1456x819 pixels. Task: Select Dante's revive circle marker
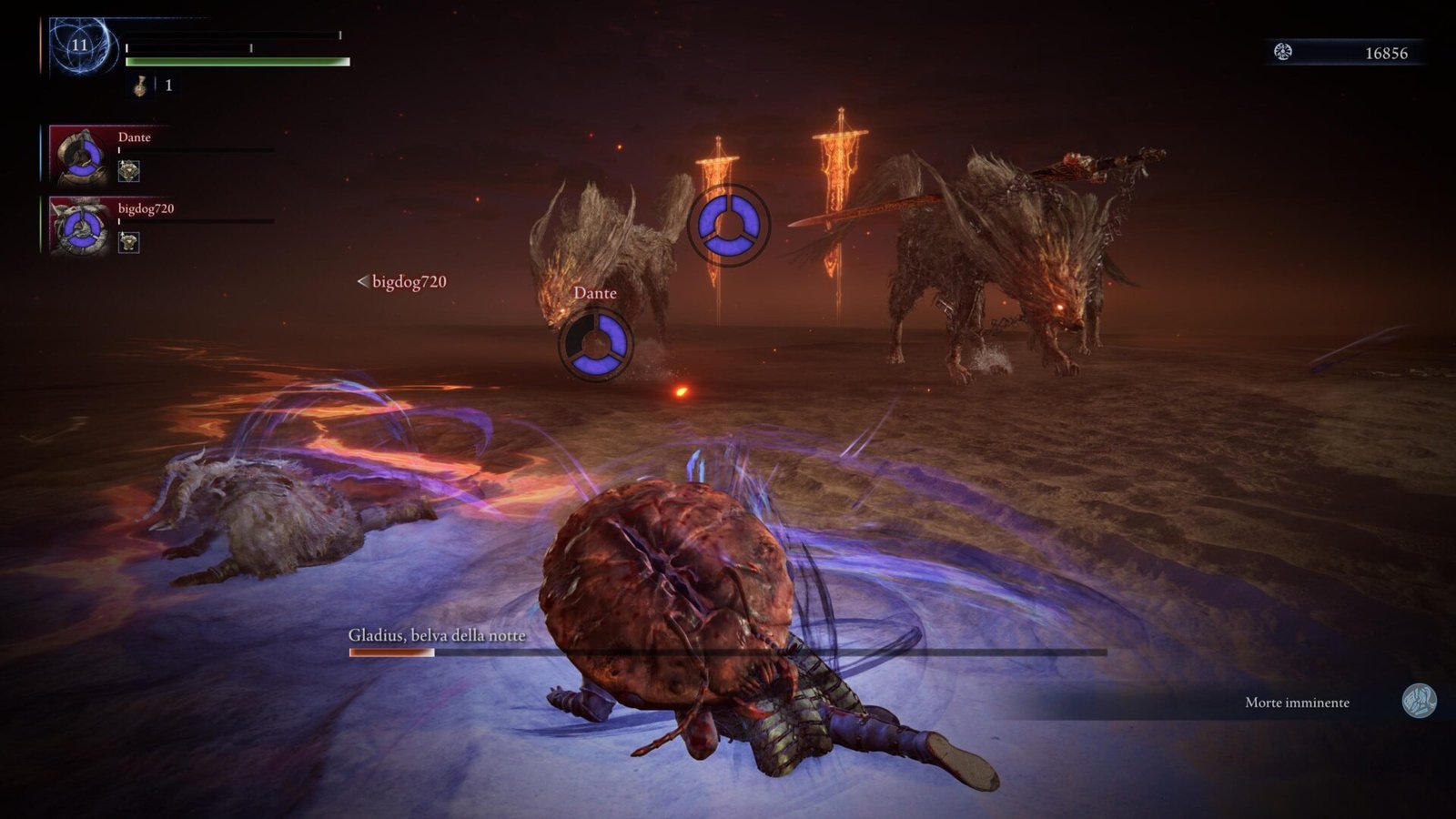595,344
